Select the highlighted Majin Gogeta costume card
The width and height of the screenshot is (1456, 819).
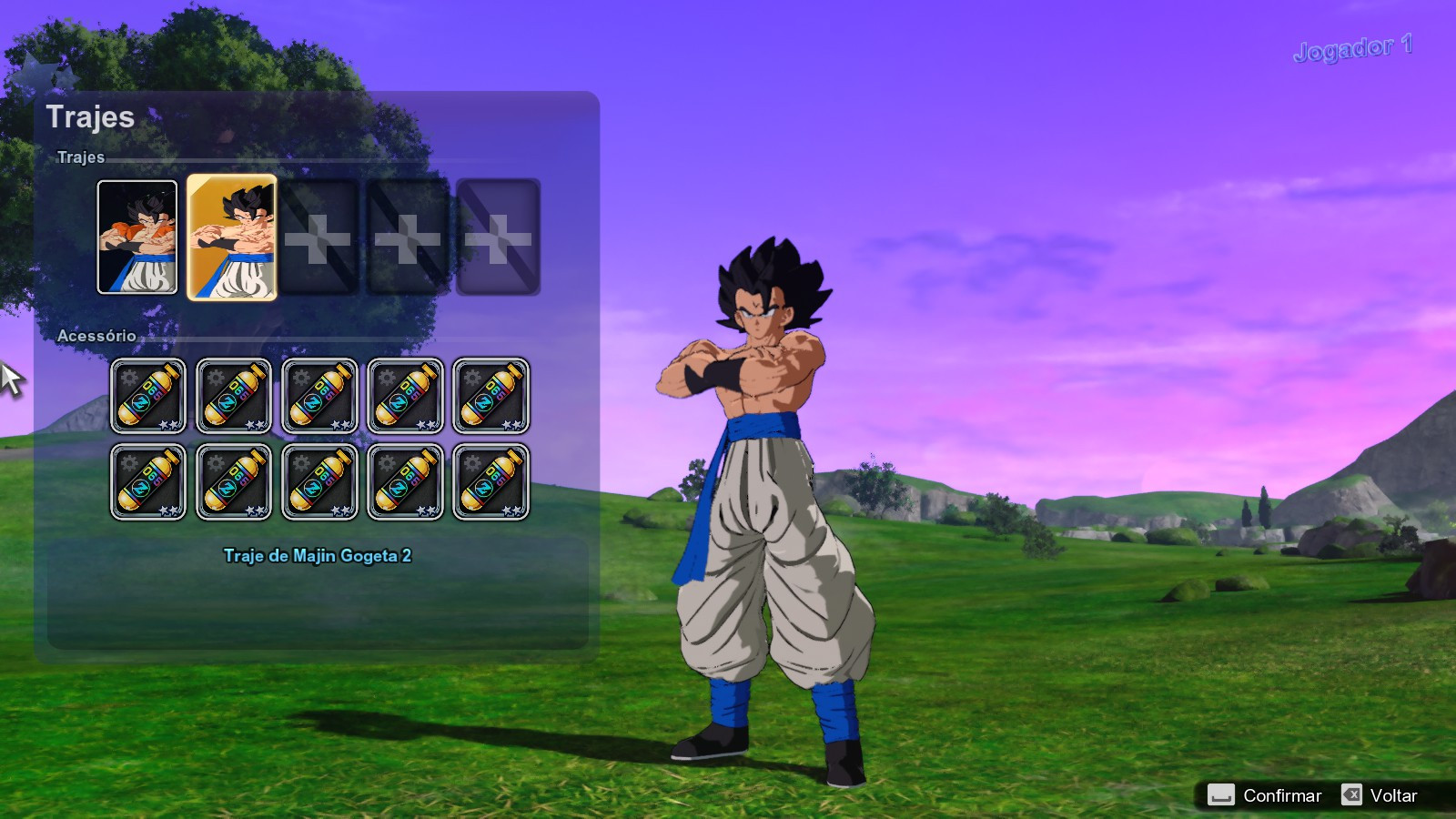[x=230, y=238]
